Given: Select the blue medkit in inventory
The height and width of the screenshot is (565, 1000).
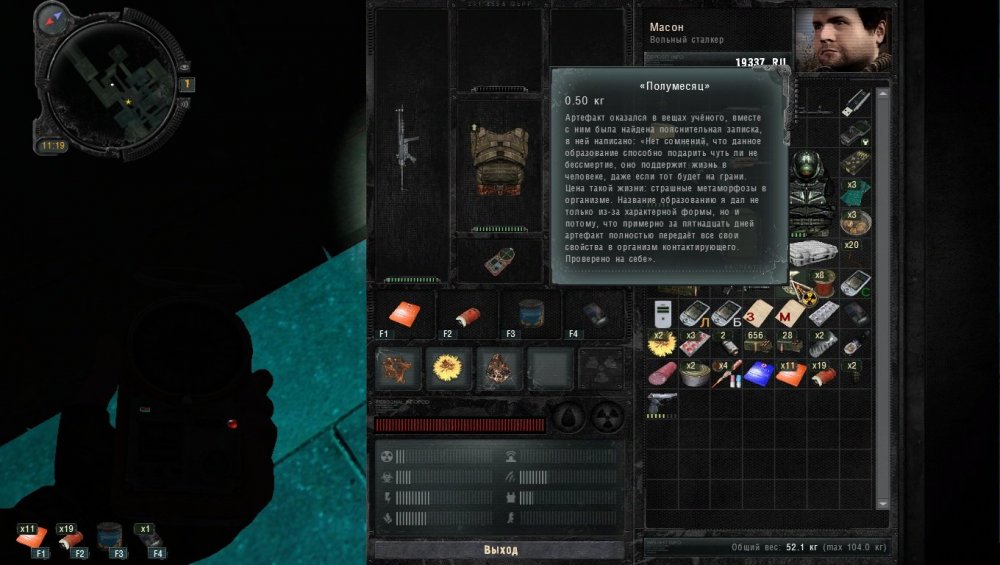Looking at the screenshot, I should point(756,375).
